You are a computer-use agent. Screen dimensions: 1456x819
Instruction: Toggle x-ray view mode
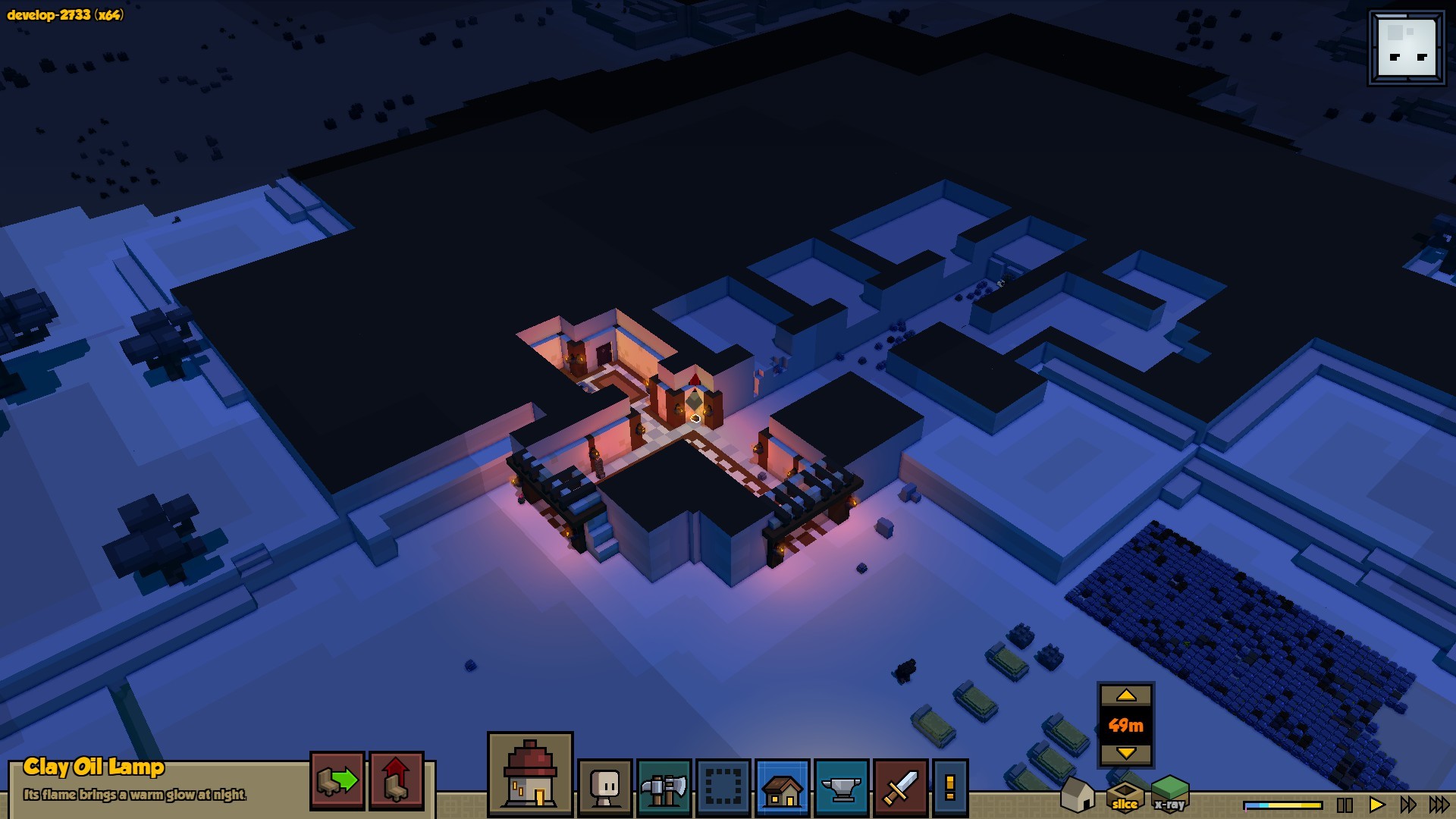pos(1170,795)
